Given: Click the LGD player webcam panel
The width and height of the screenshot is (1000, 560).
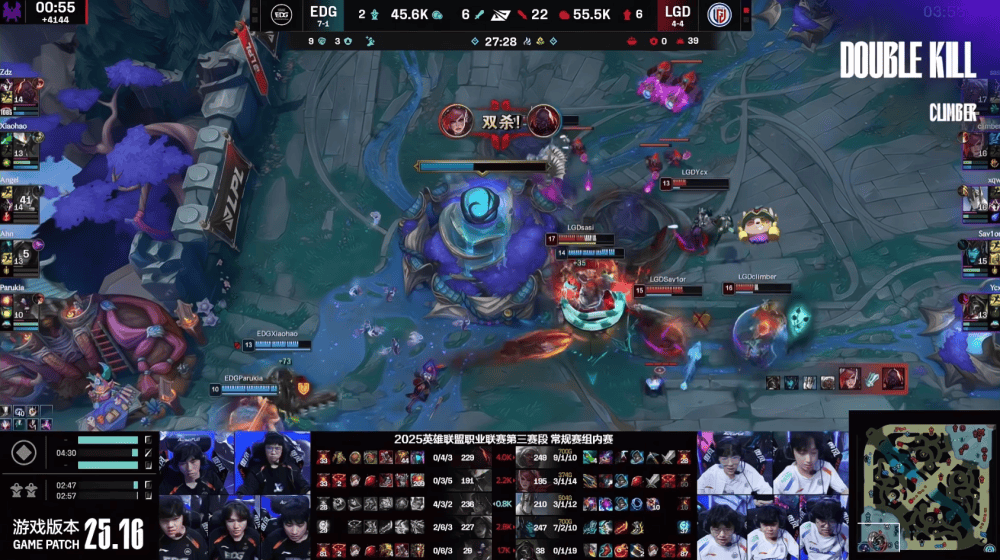Looking at the screenshot, I should point(771,496).
